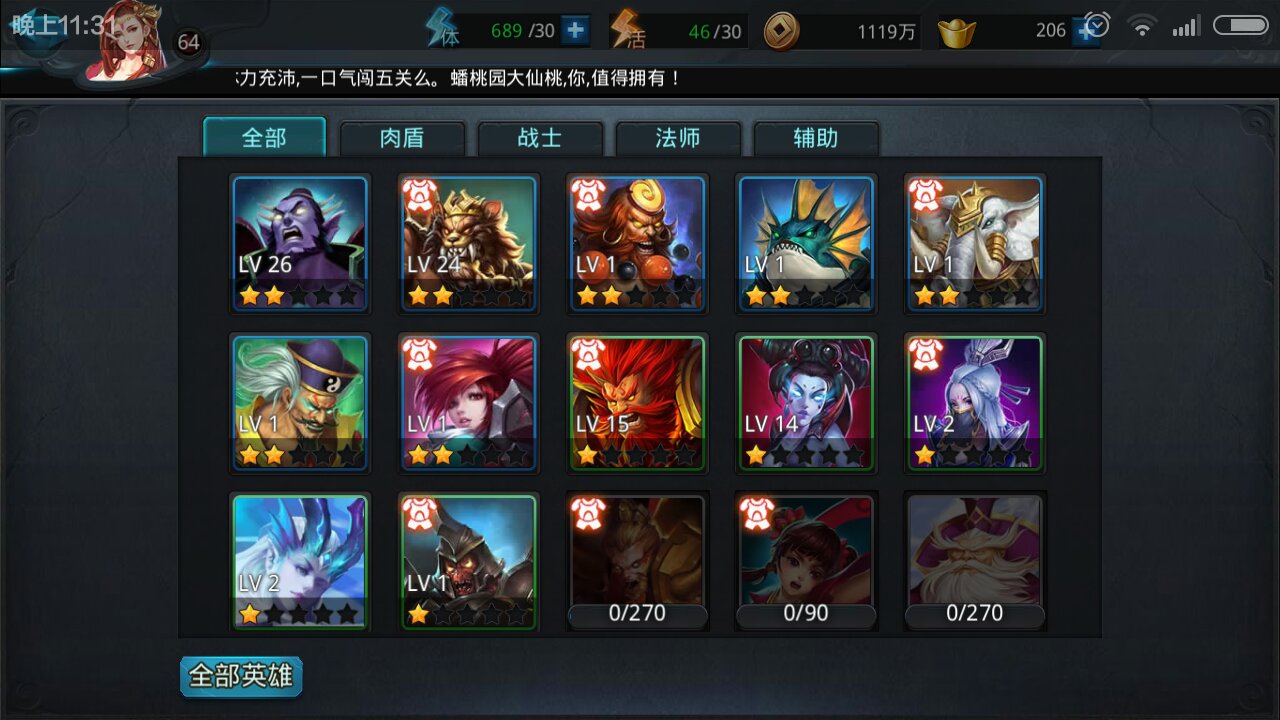Screen dimensions: 1280x720
Task: Click the gold ingot icon showing 206
Action: (958, 31)
